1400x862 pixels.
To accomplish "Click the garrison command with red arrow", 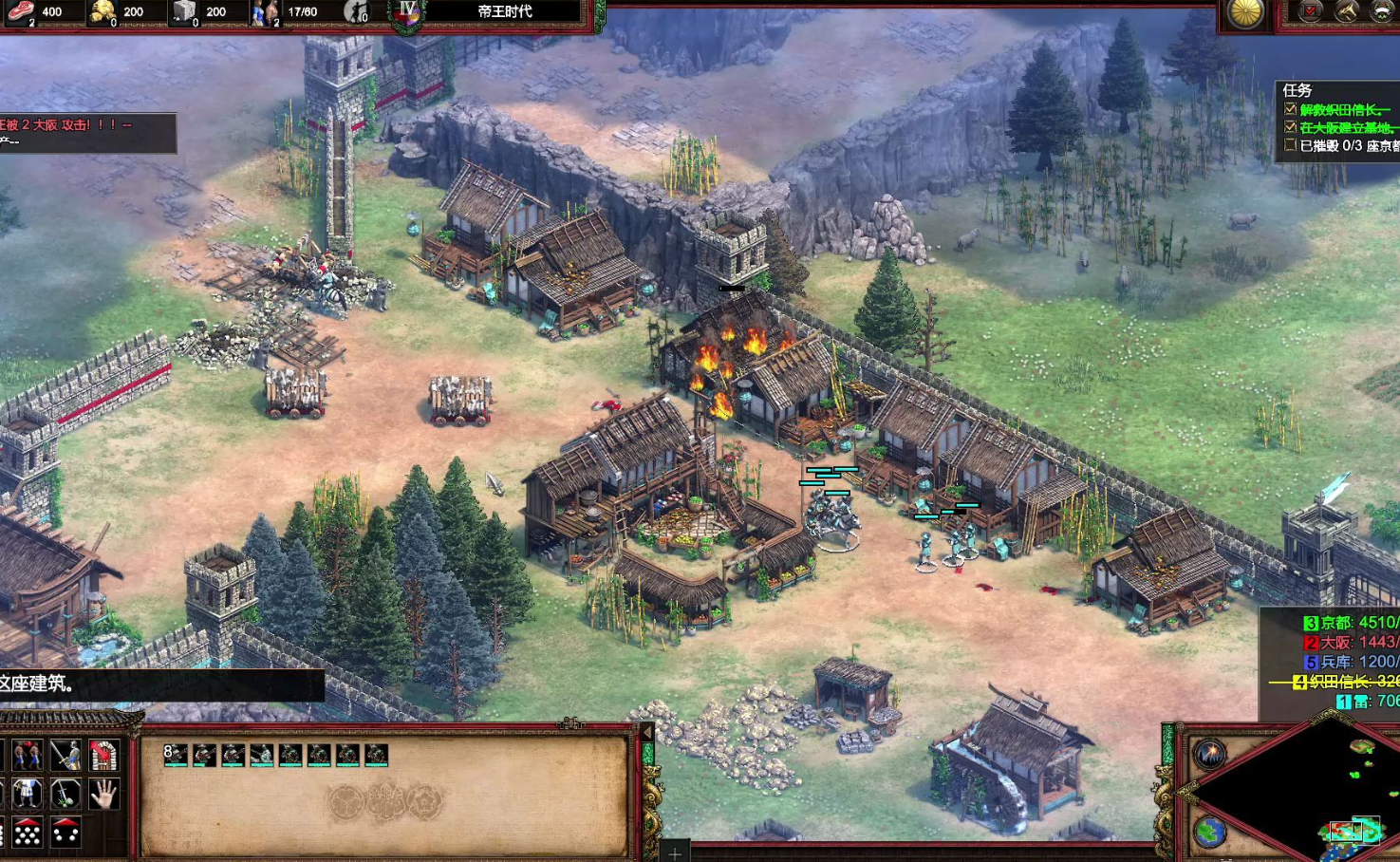I will (103, 756).
